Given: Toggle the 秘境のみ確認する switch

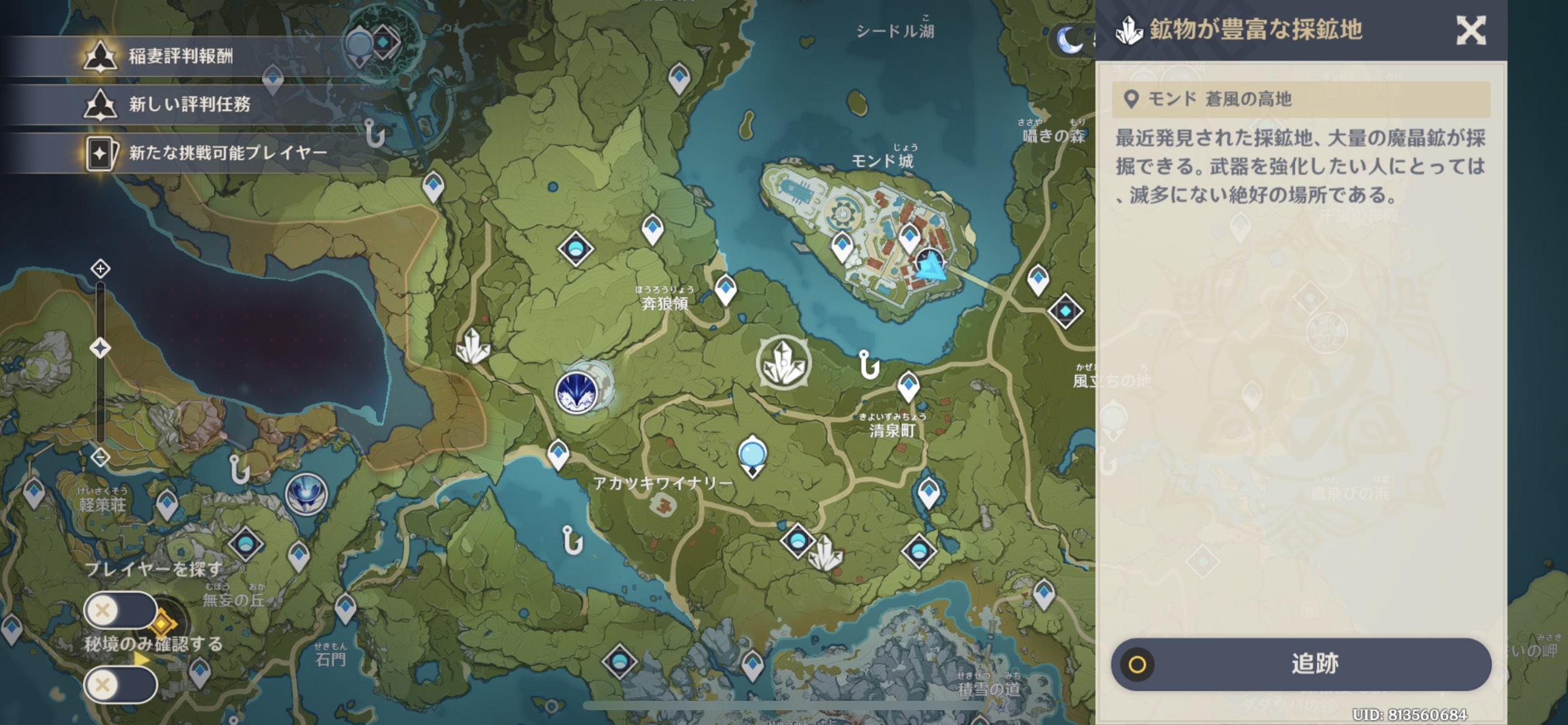Looking at the screenshot, I should (121, 685).
